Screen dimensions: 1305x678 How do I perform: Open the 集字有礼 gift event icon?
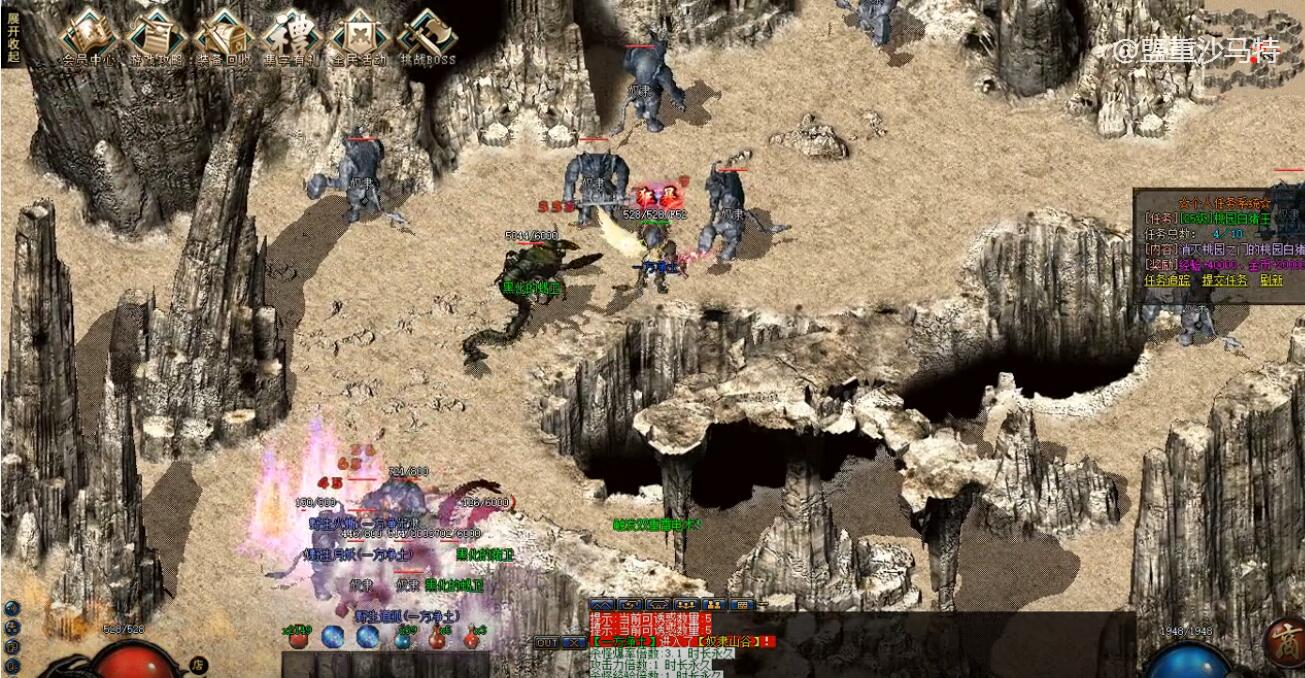(x=290, y=36)
